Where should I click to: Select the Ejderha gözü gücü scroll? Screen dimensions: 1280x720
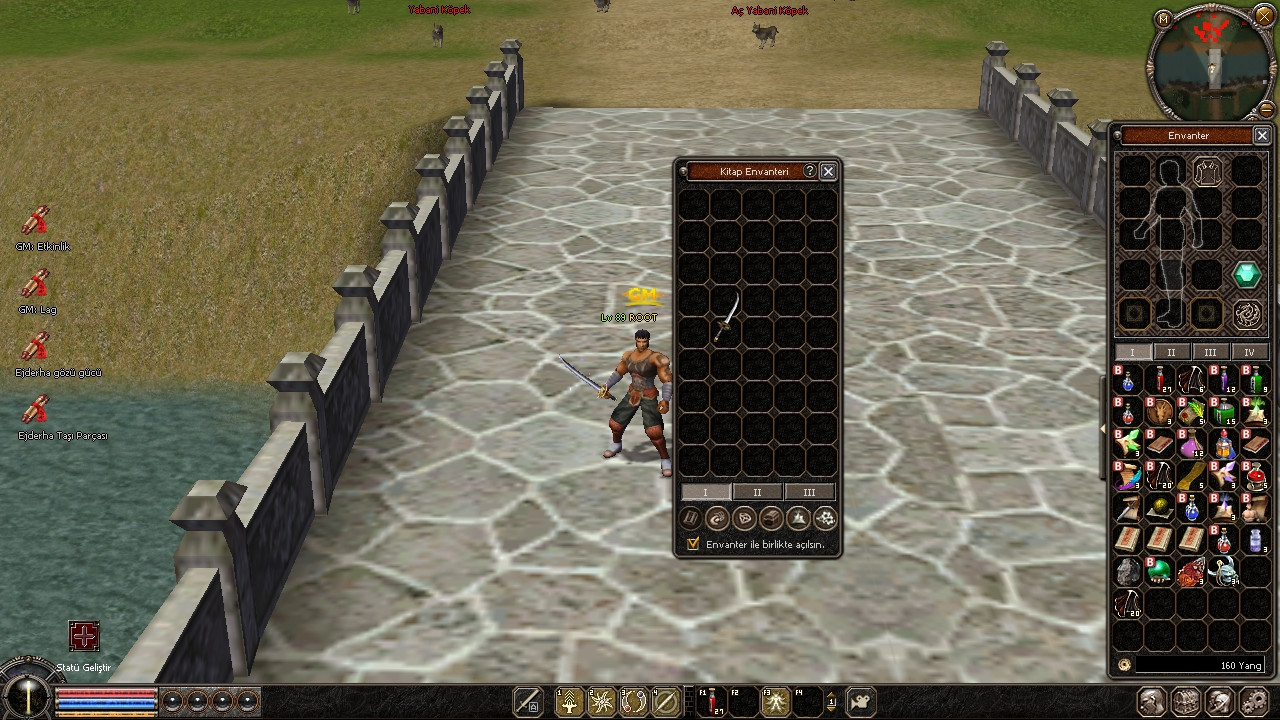(x=36, y=347)
